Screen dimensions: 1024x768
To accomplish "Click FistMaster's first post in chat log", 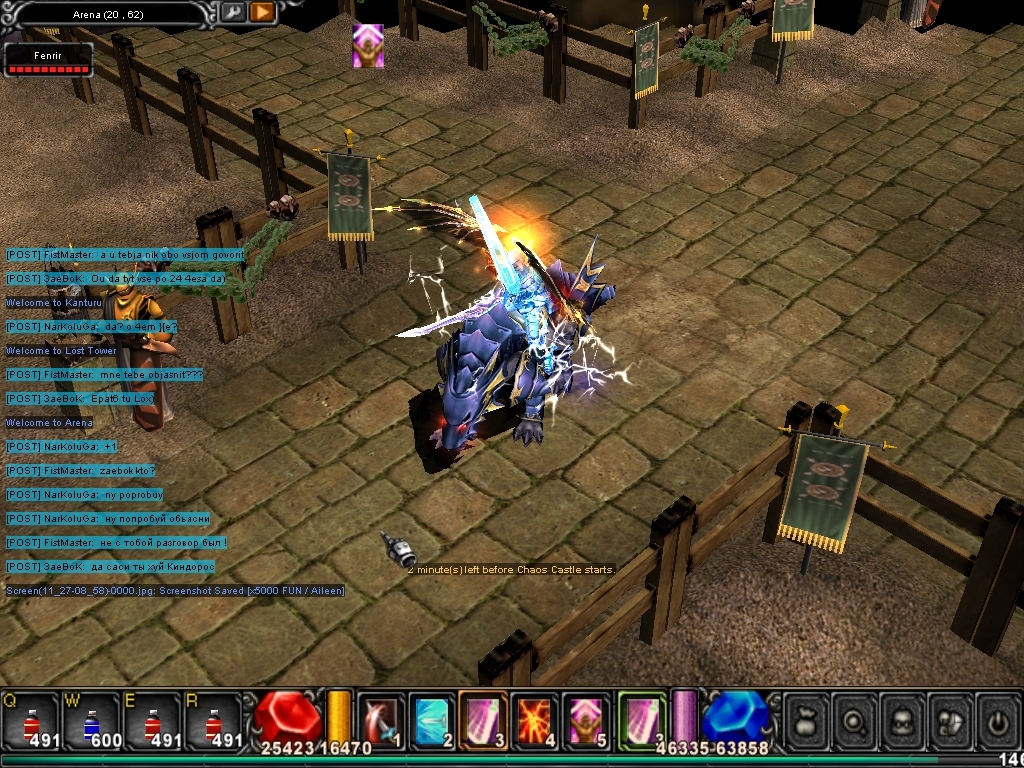I will point(124,255).
